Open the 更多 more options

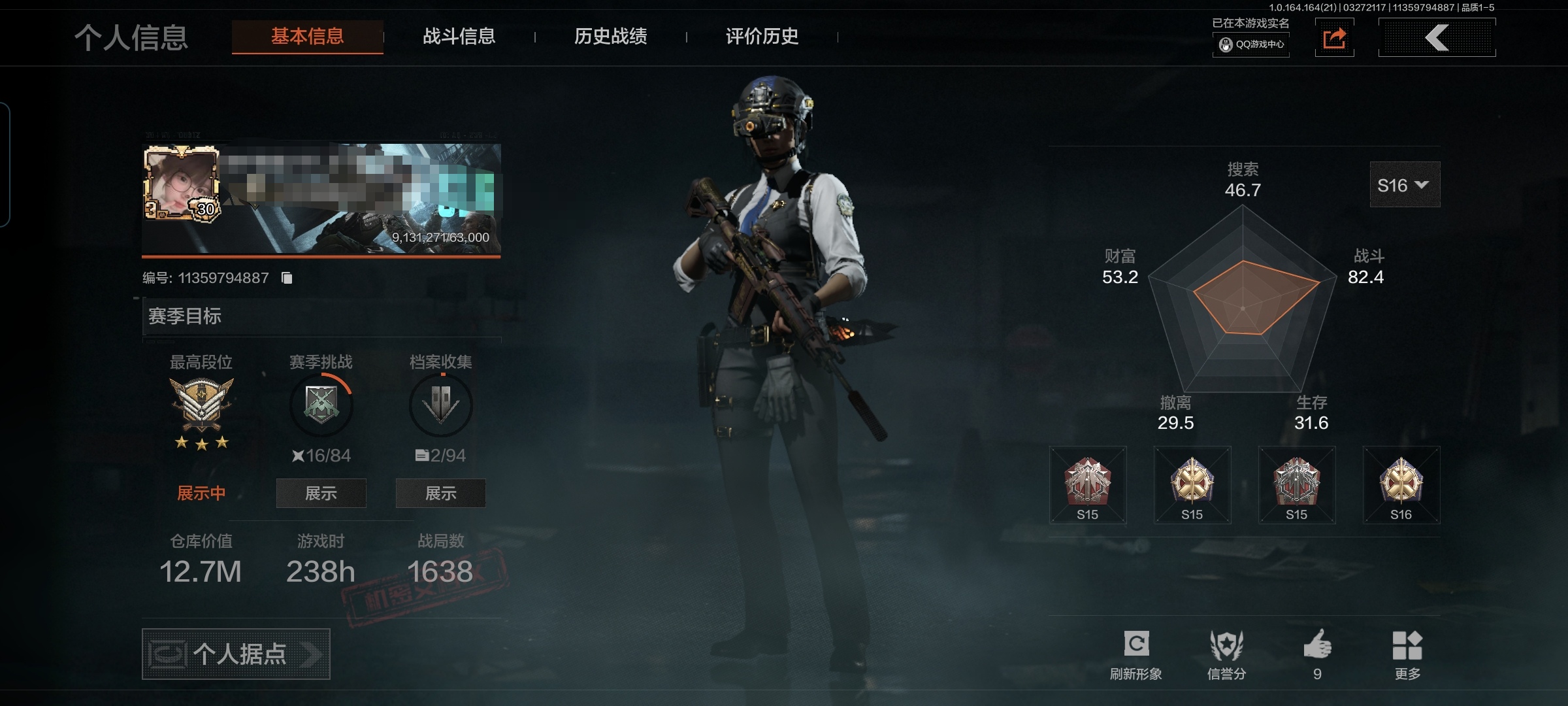click(1407, 654)
